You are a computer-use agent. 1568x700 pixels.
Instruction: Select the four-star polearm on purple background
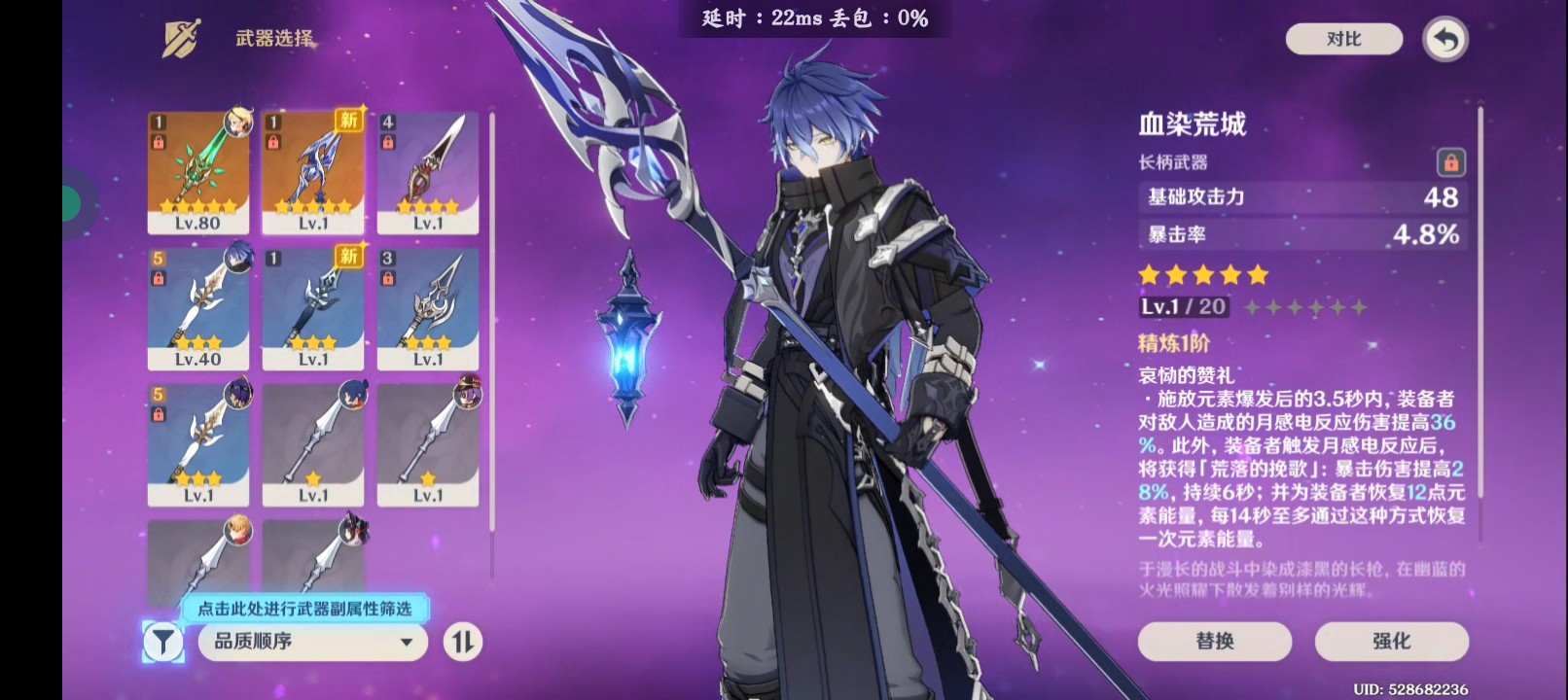point(428,173)
